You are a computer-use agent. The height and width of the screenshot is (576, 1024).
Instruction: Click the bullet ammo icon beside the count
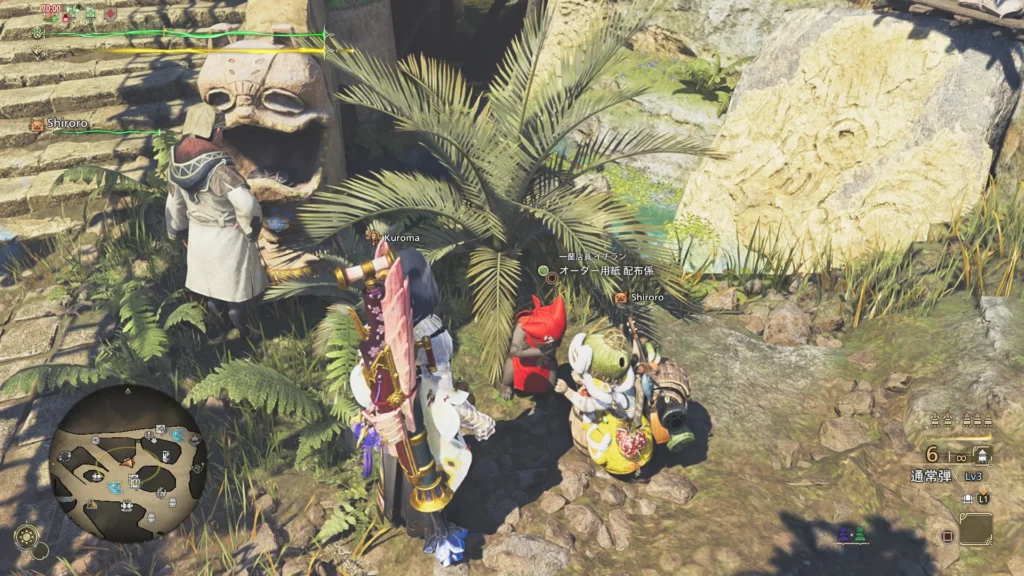point(982,455)
